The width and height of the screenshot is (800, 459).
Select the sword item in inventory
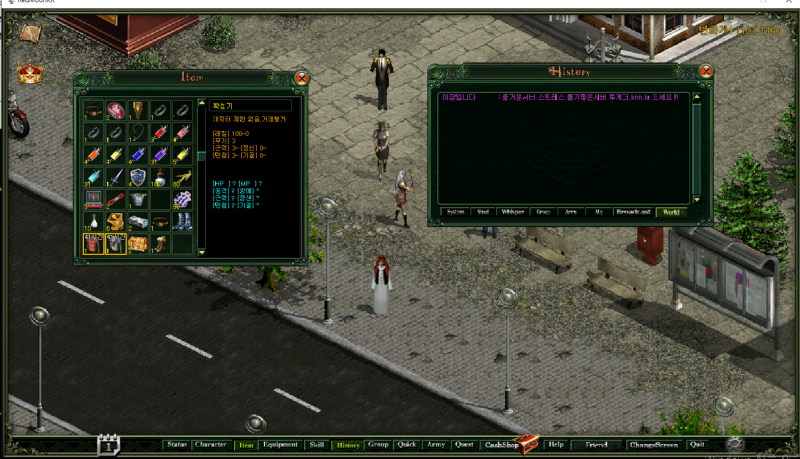pyautogui.click(x=115, y=177)
